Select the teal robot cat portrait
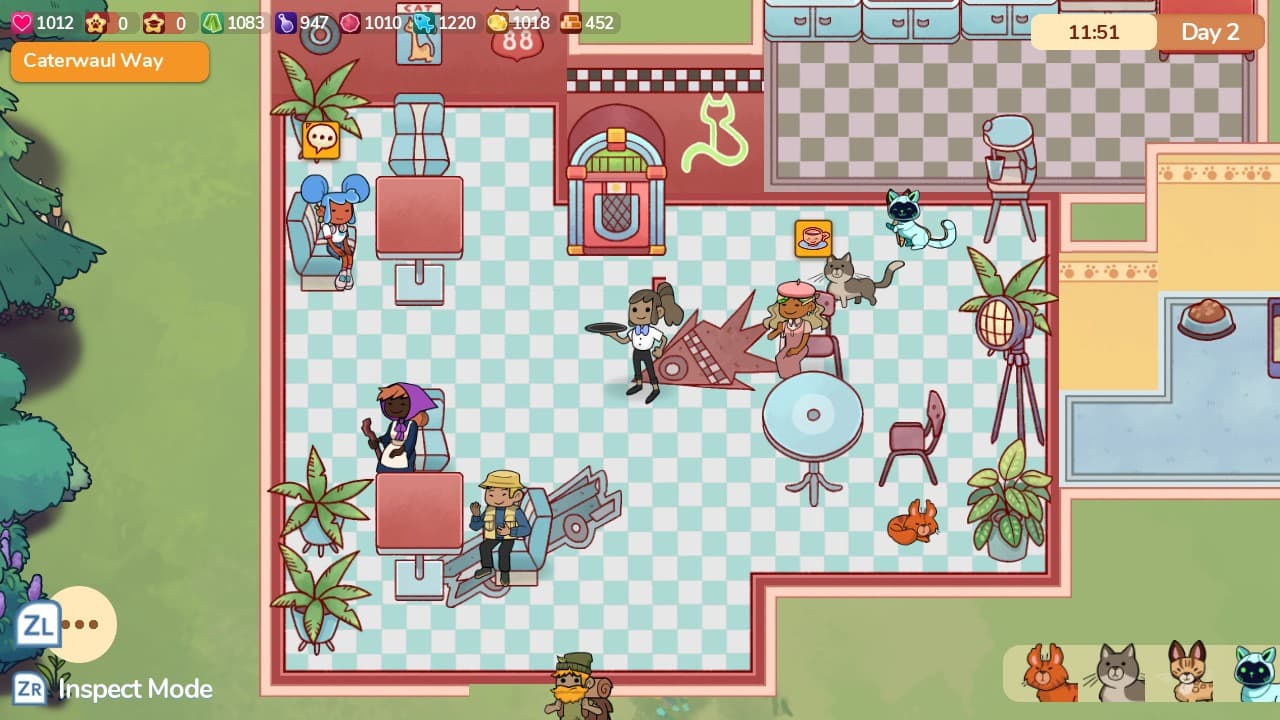Image resolution: width=1280 pixels, height=720 pixels. (x=1250, y=674)
